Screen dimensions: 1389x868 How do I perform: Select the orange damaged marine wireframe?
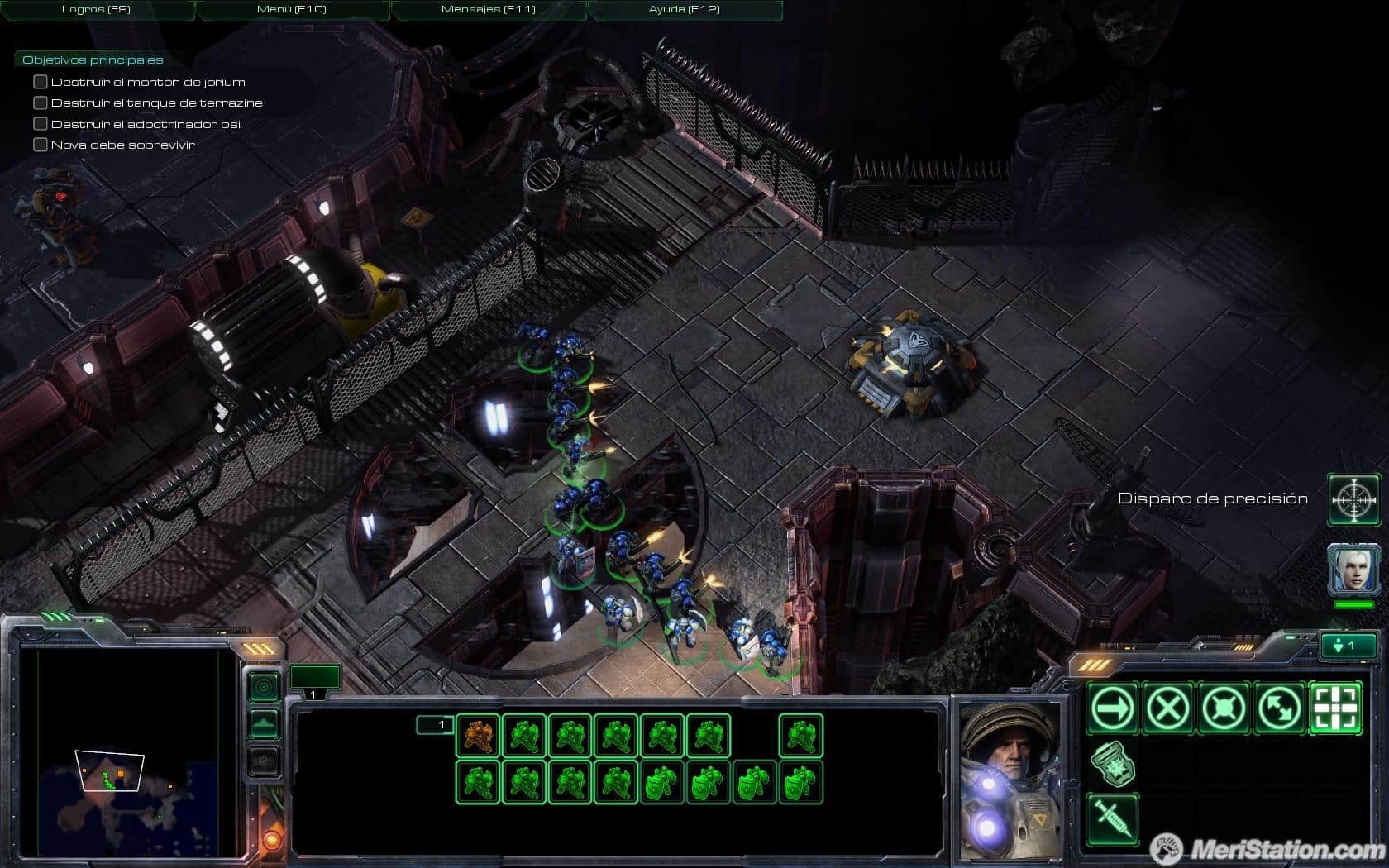click(x=478, y=735)
